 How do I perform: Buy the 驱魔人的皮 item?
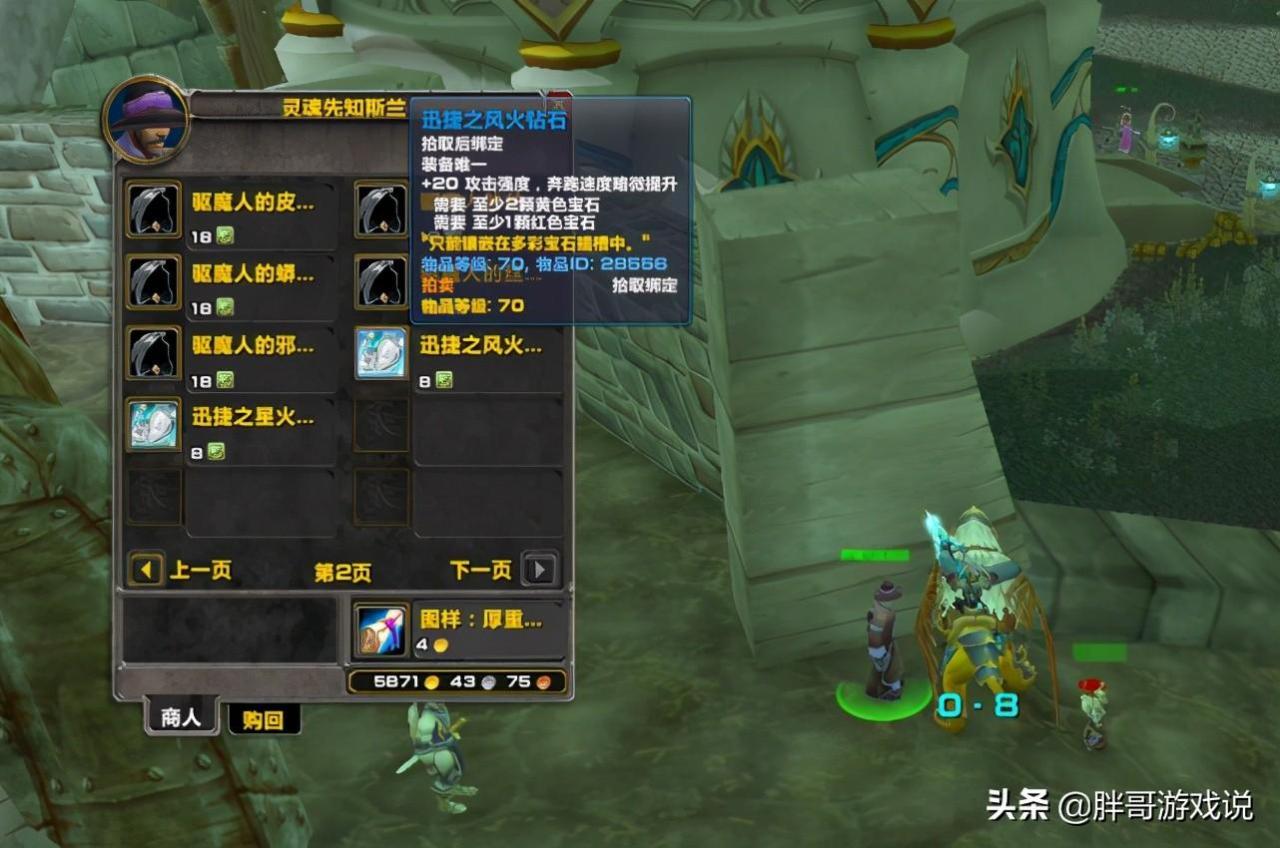point(153,209)
